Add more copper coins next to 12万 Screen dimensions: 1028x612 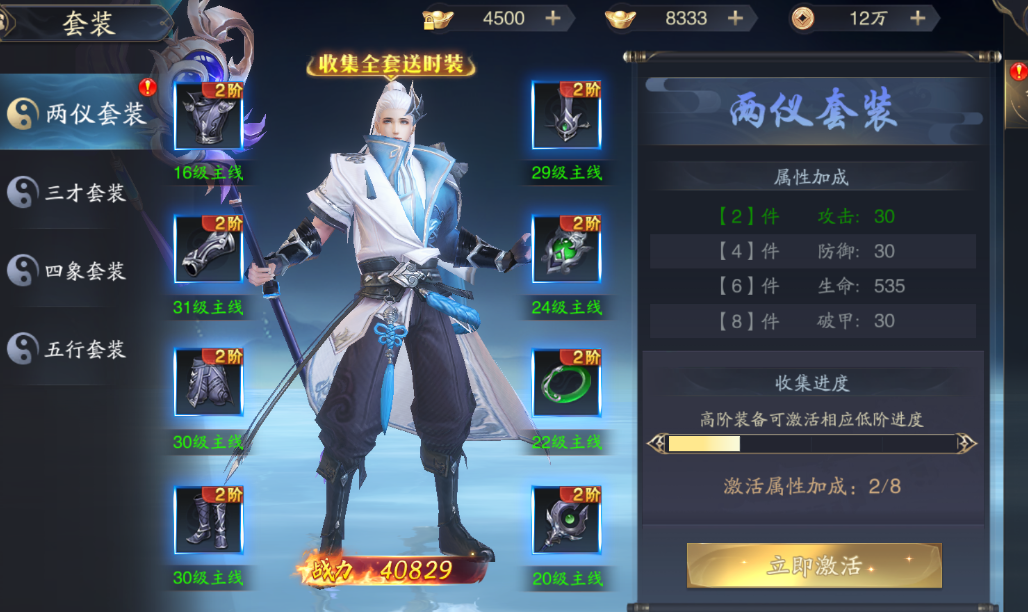(x=917, y=18)
